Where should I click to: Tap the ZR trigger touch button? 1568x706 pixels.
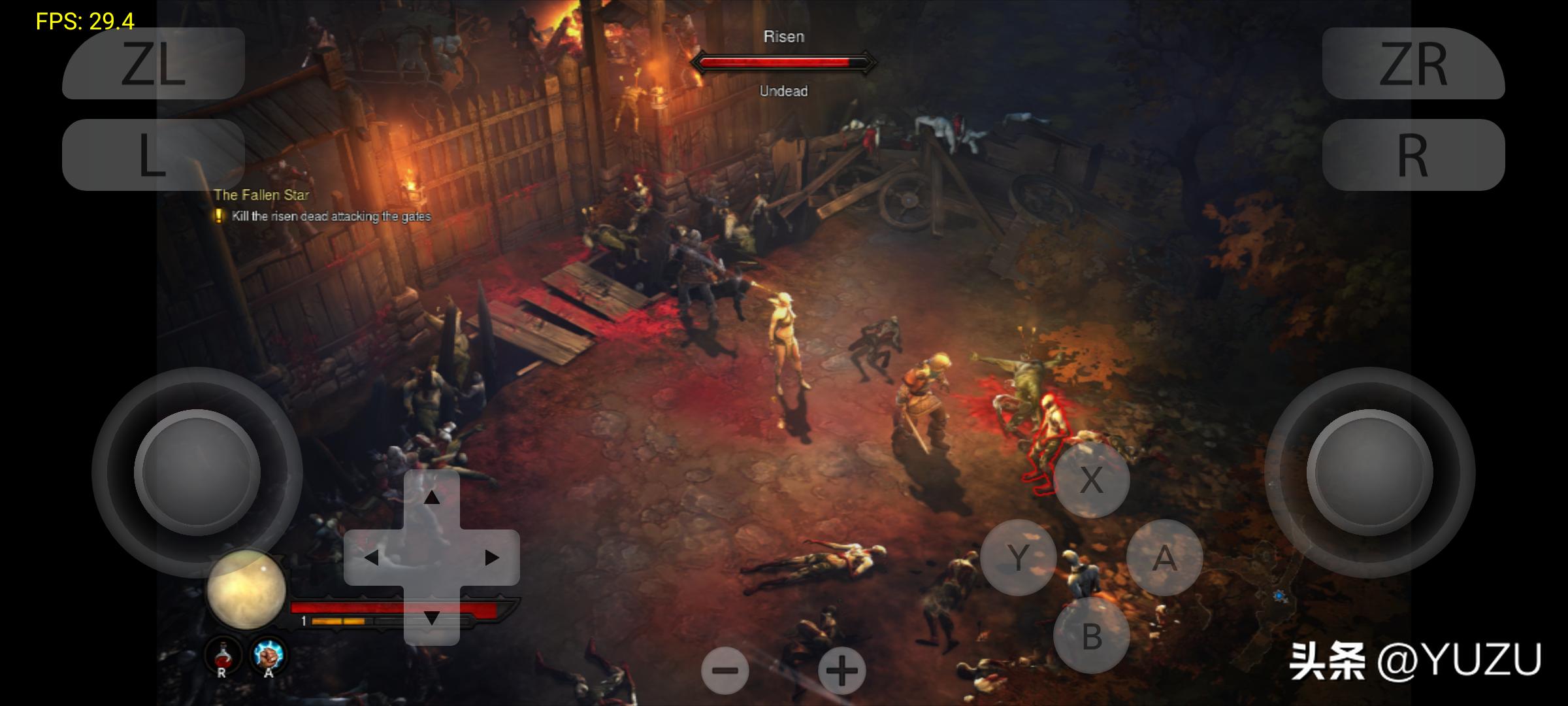pyautogui.click(x=1413, y=63)
